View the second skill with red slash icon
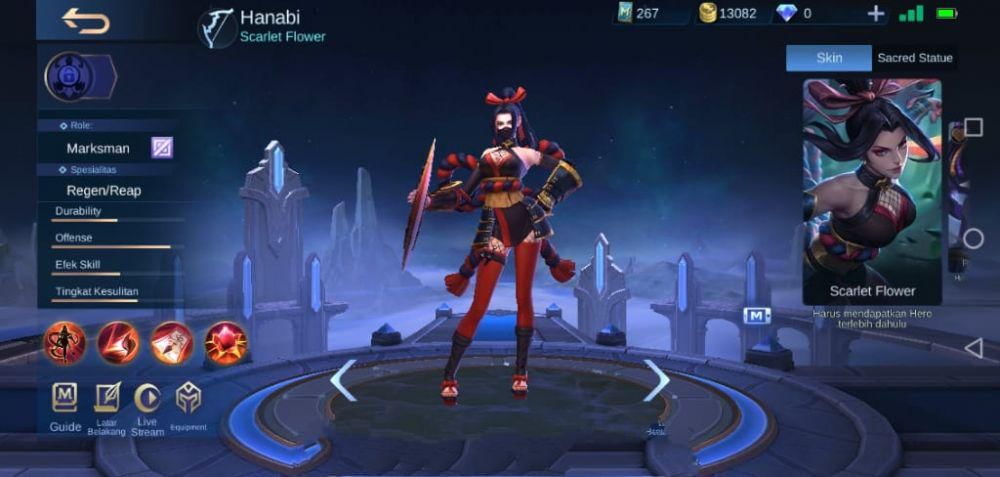 point(118,342)
